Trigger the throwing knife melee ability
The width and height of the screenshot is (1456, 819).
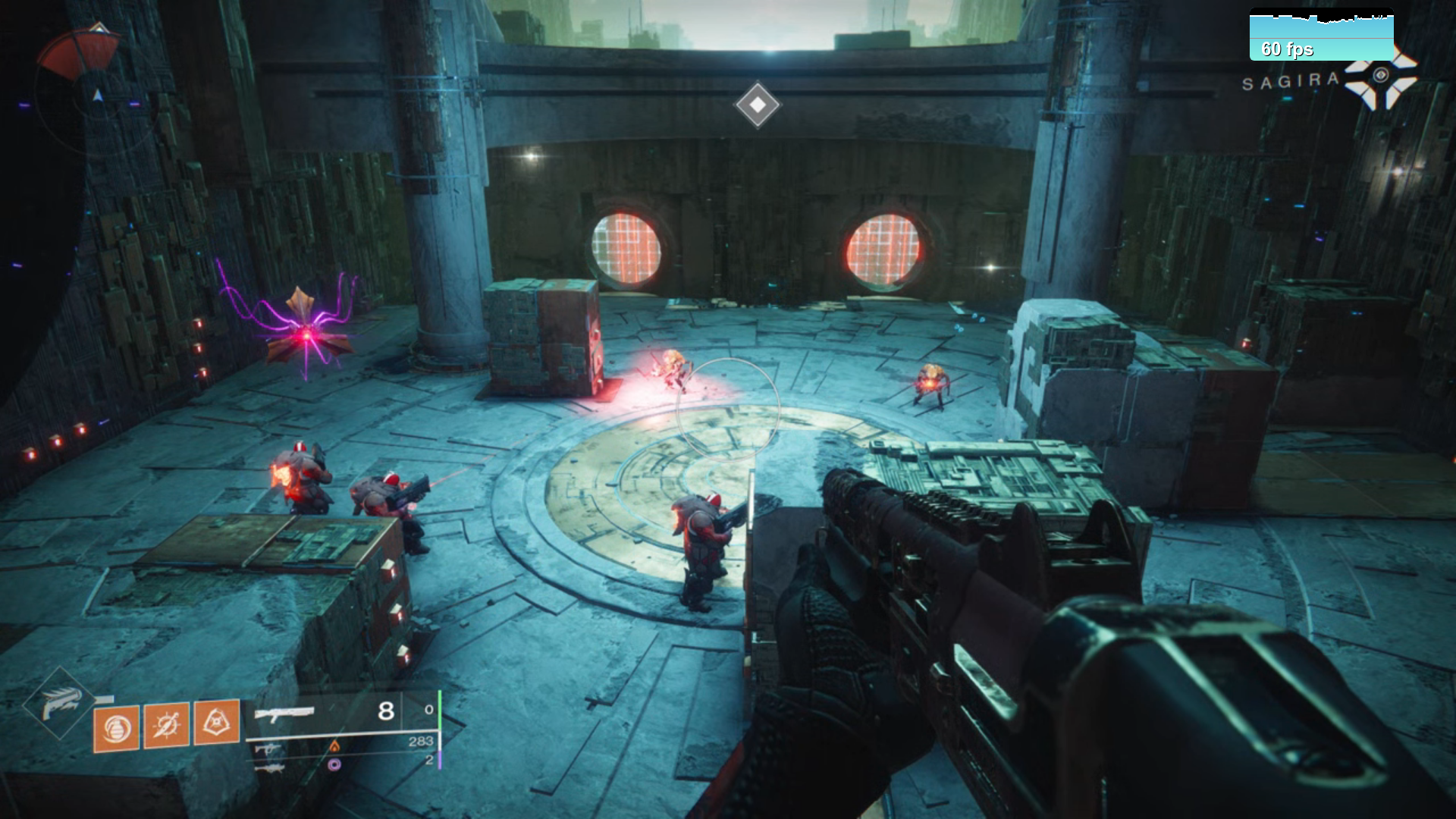[x=166, y=725]
